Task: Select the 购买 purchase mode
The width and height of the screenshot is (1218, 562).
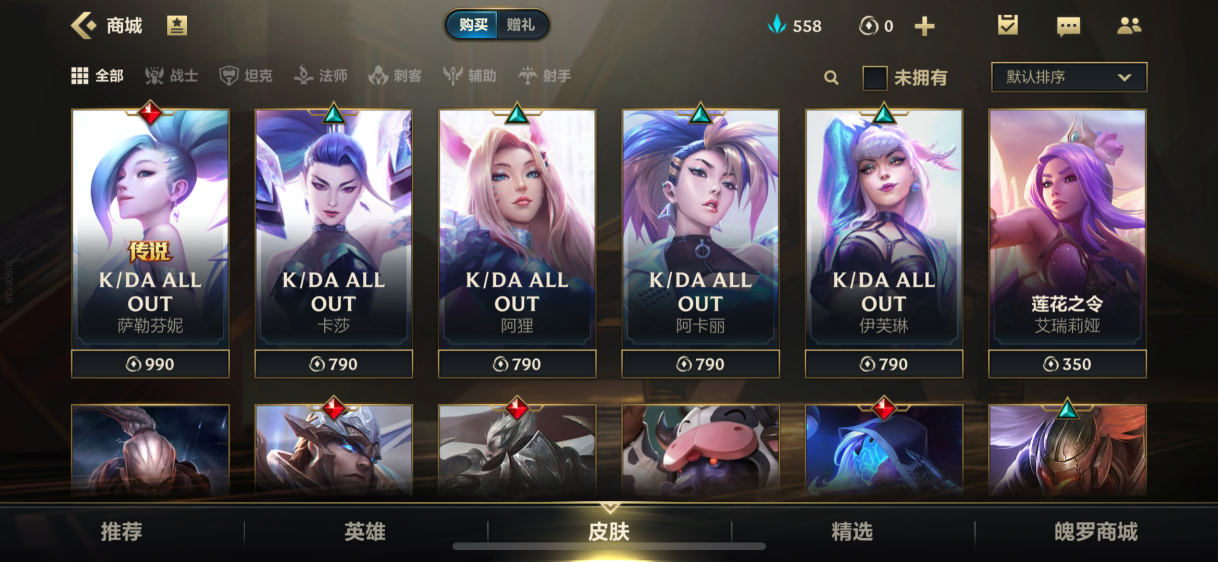Action: [x=473, y=25]
